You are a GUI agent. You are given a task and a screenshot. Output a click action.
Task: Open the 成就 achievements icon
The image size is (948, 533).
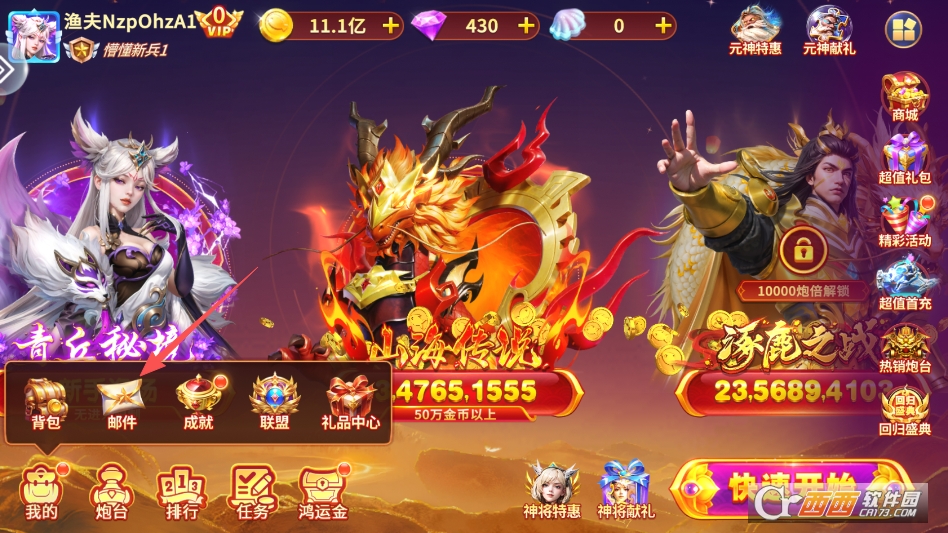click(198, 400)
